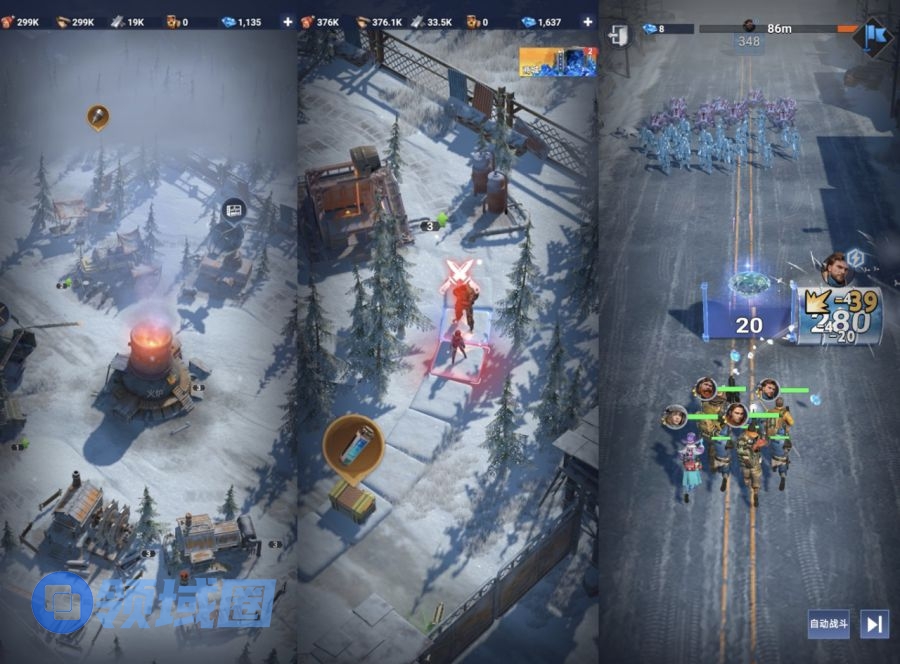Viewport: 900px width, 664px height.
Task: Enable auto battle with the 自动战斗 button
Action: pos(828,624)
